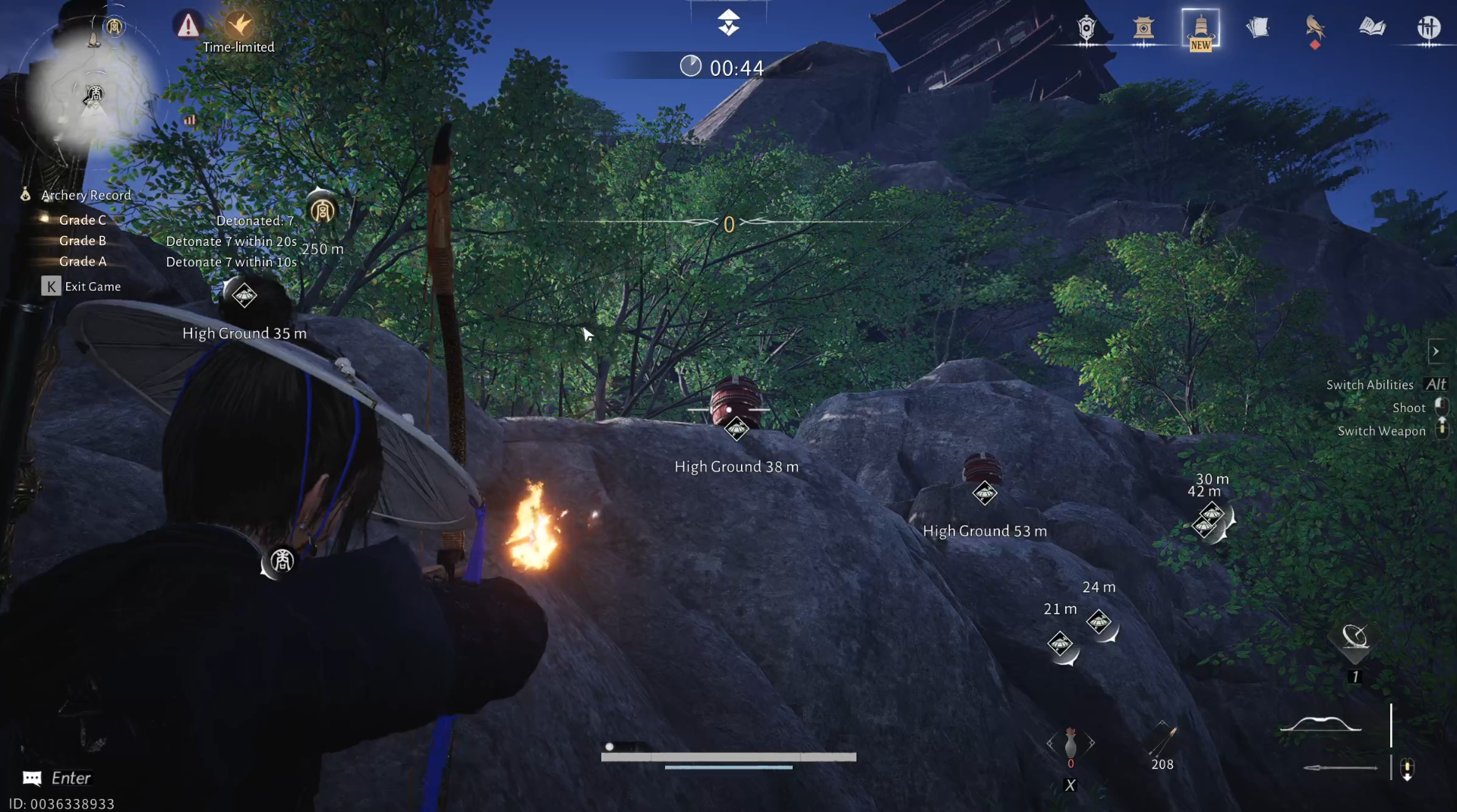Open the falcon icon with red notification
This screenshot has height=812, width=1457.
coord(1315,29)
